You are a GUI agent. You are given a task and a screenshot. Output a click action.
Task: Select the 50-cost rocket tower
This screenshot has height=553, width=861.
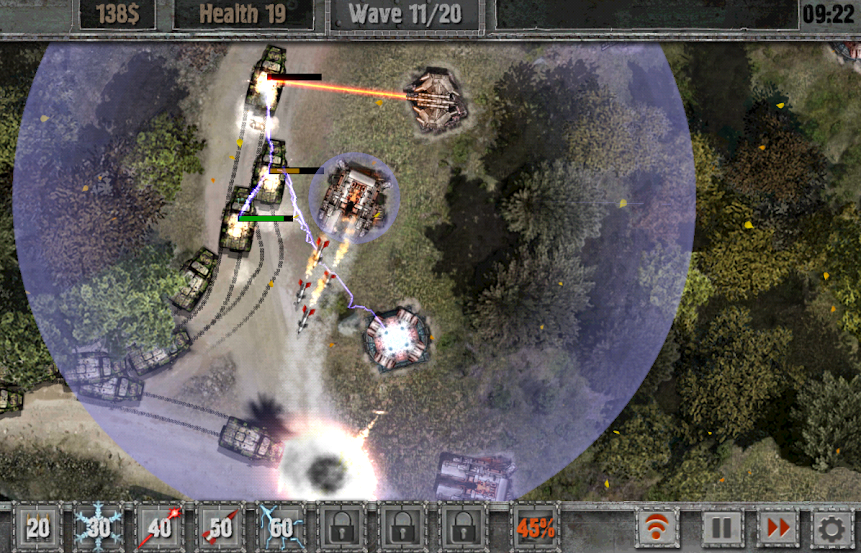[x=221, y=527]
